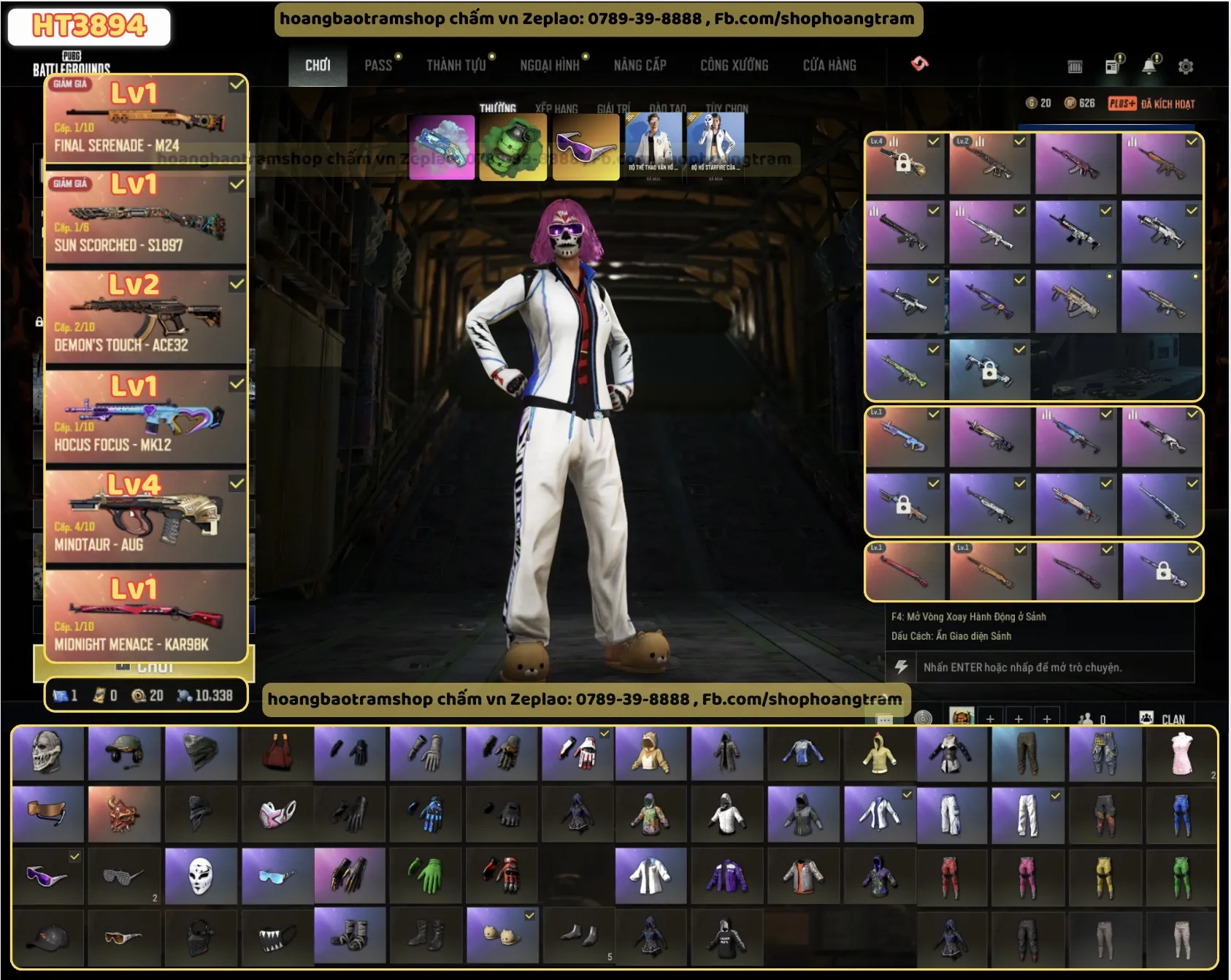Image resolution: width=1231 pixels, height=980 pixels.
Task: Choose the Sun Scorched S1897 skin
Action: pos(145,218)
